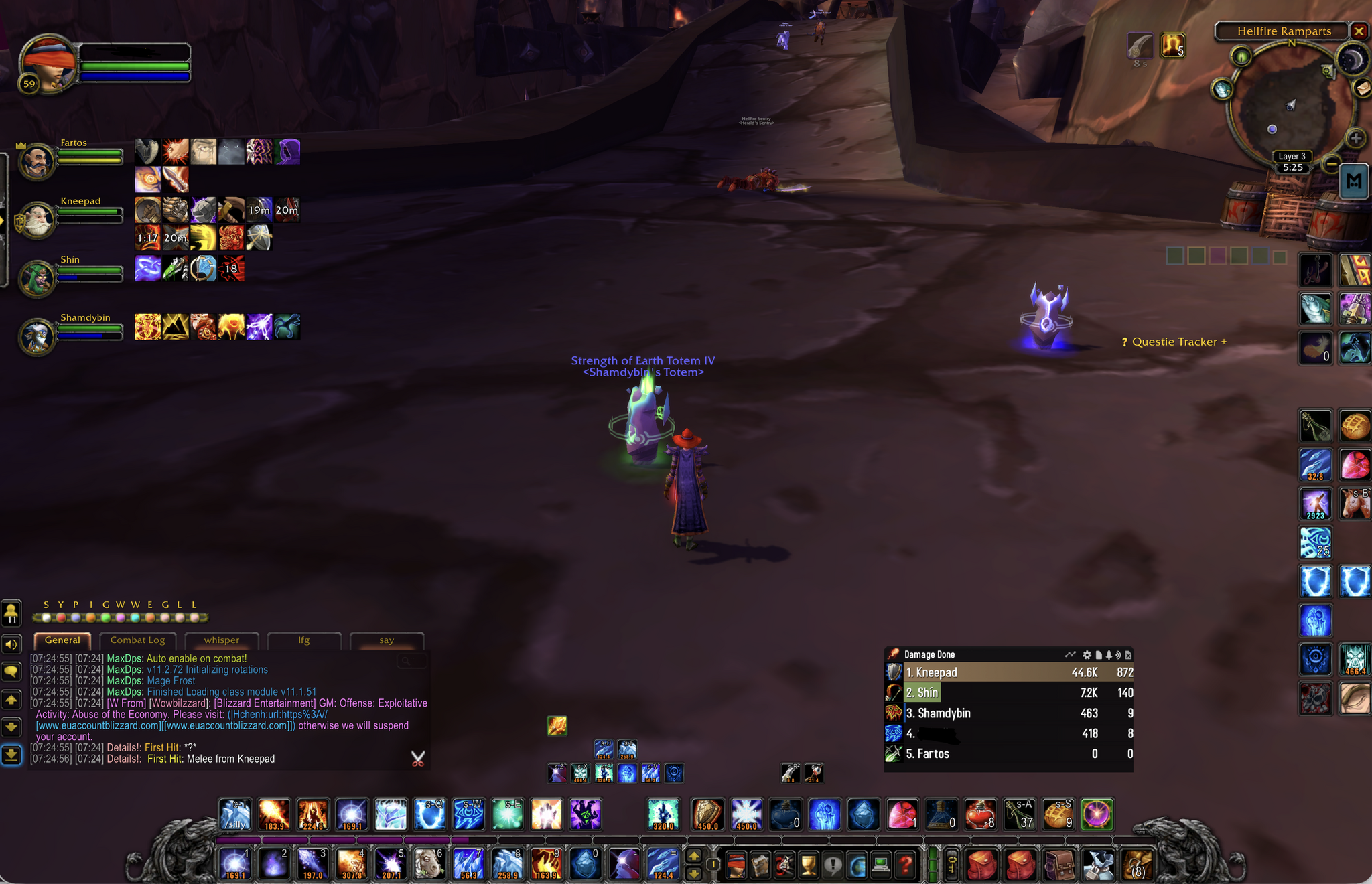Image resolution: width=1372 pixels, height=884 pixels.
Task: Select party member Kneepad portrait
Action: [38, 220]
